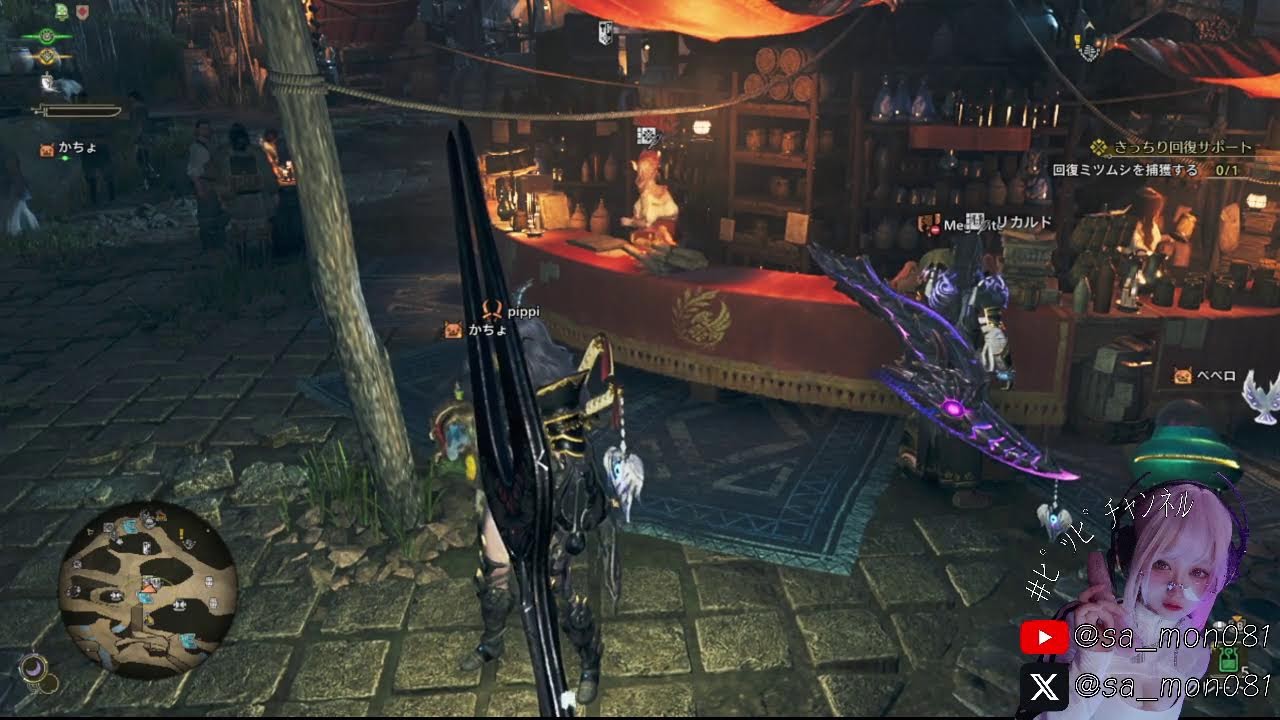Screen dimensions: 1280x720
Task: Click the green bell status icon
Action: (61, 12)
